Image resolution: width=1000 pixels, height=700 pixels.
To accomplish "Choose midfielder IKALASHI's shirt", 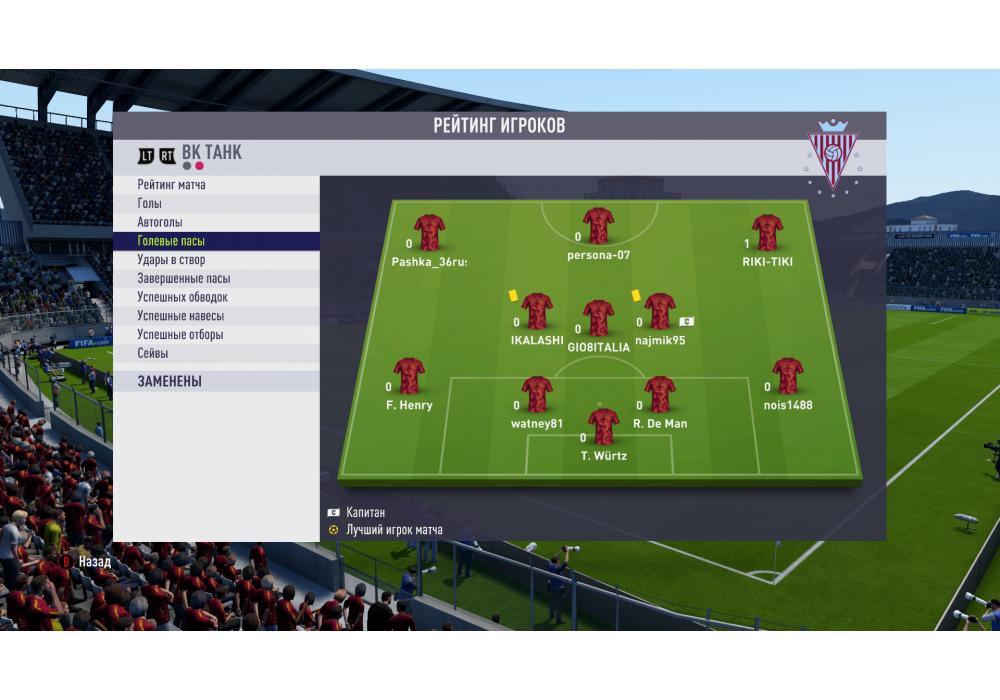I will click(x=537, y=311).
